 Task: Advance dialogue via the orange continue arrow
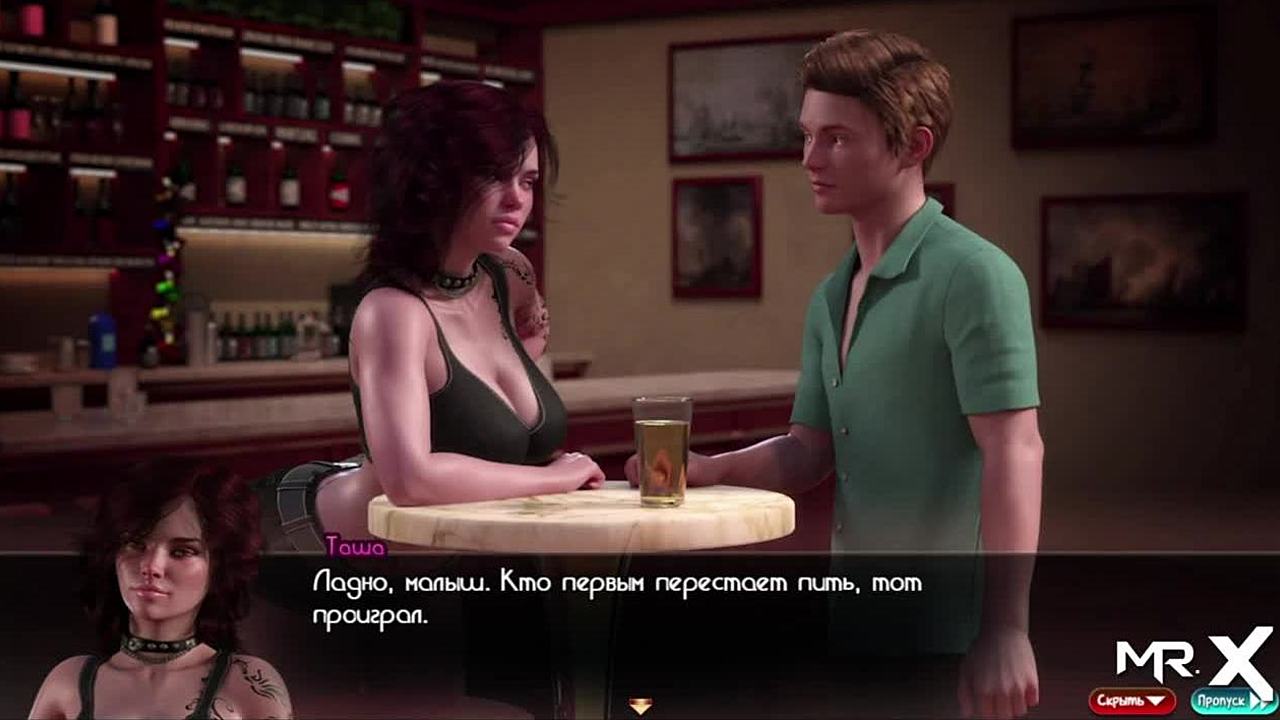(641, 706)
